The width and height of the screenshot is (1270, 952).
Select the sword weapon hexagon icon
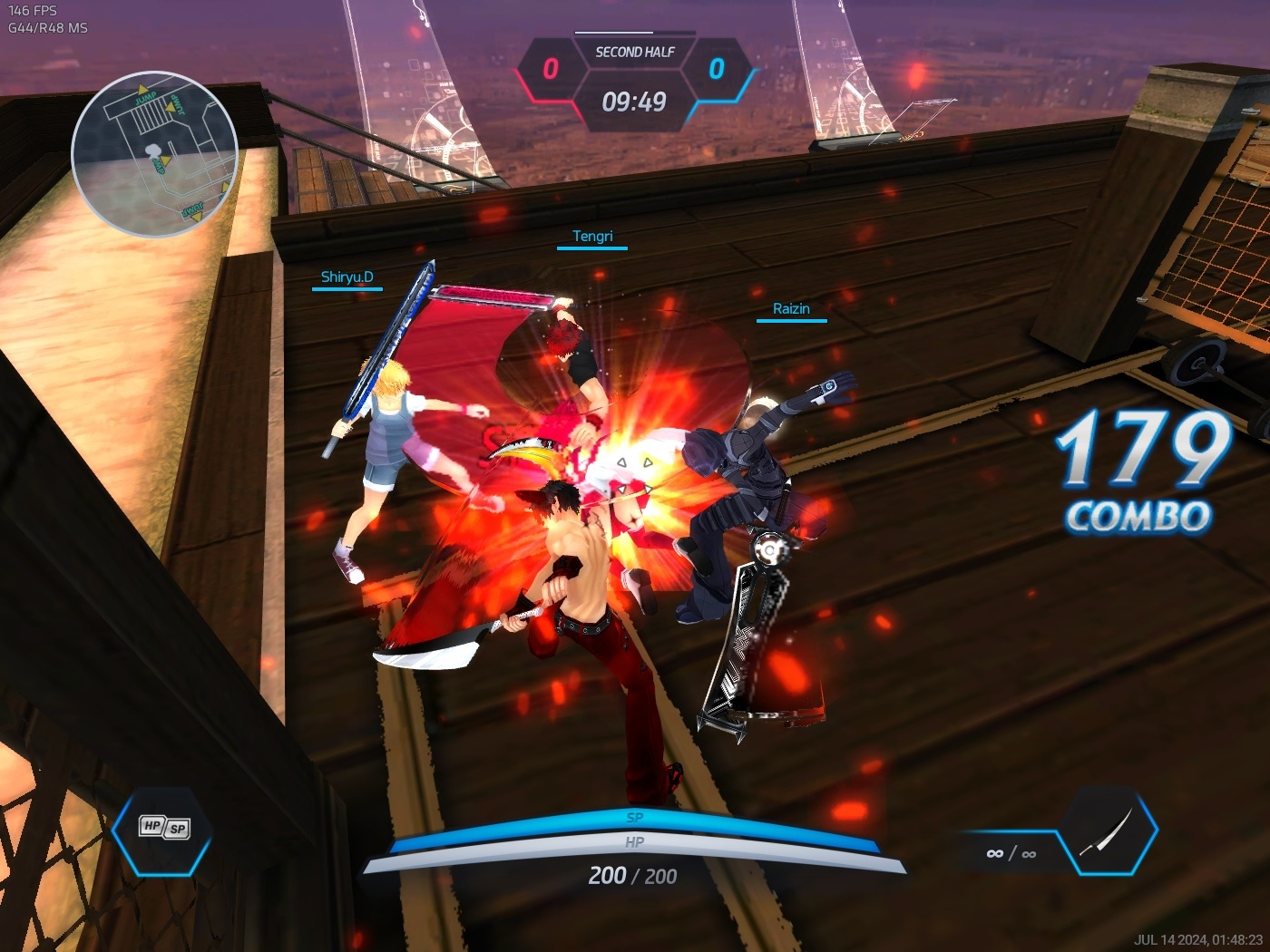[1108, 831]
